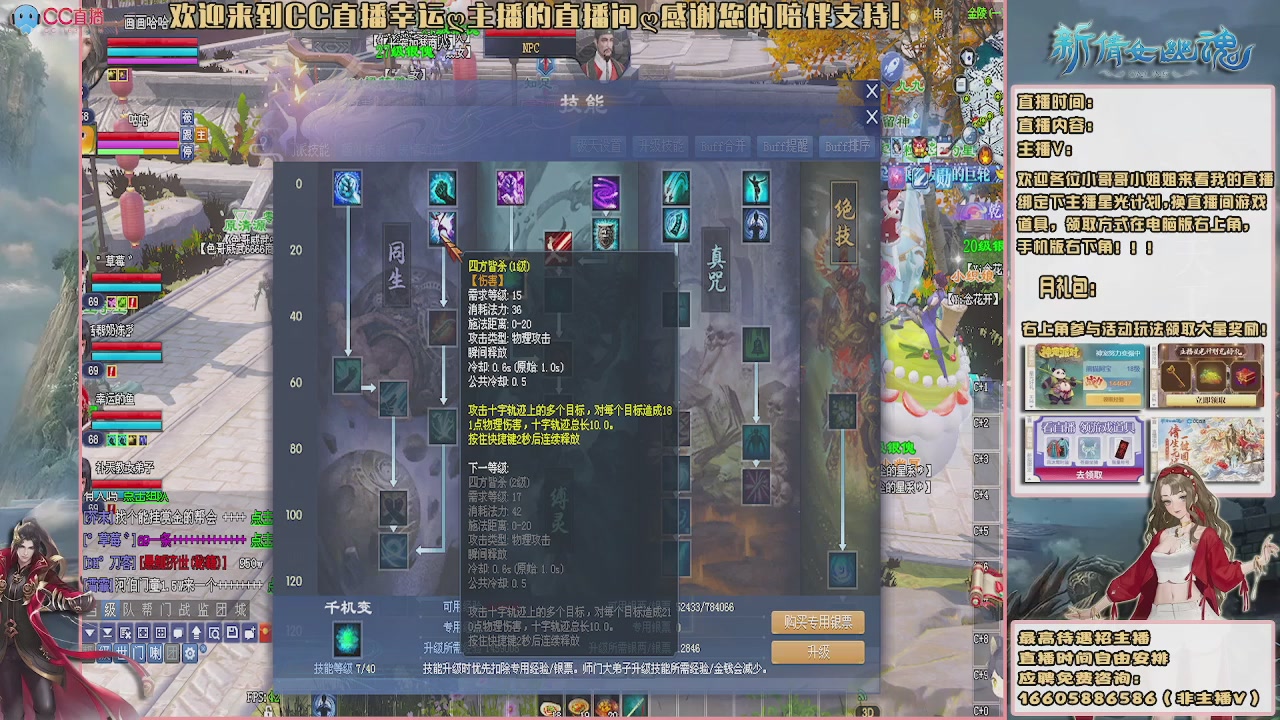Click the save chat log icon
This screenshot has width=1280, height=720.
233,633
